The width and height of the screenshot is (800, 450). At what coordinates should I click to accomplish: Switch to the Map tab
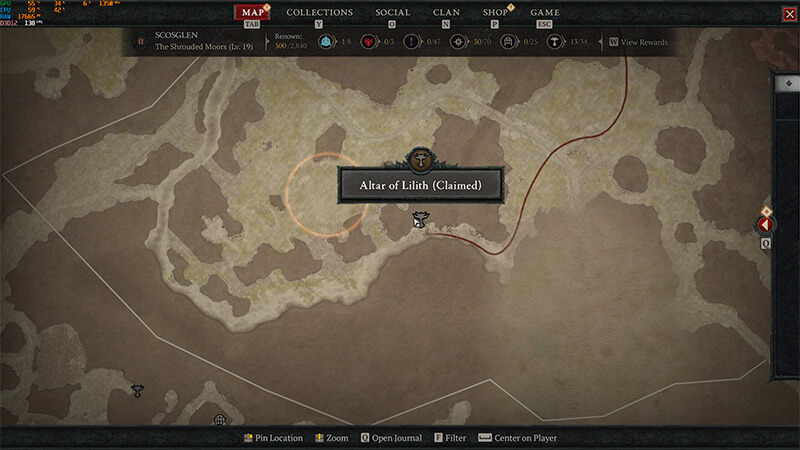254,13
